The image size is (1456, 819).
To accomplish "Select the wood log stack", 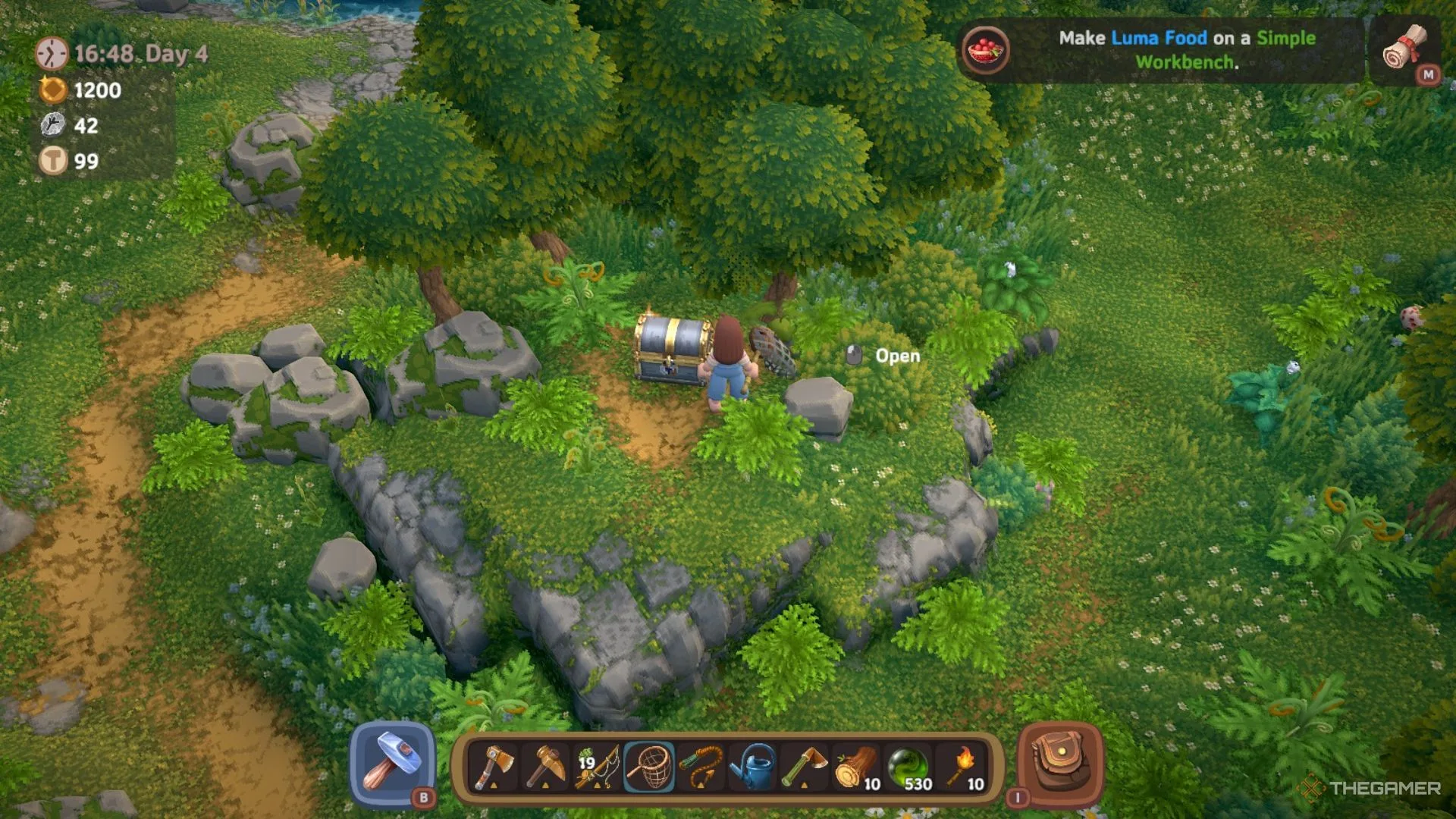I will pyautogui.click(x=856, y=767).
